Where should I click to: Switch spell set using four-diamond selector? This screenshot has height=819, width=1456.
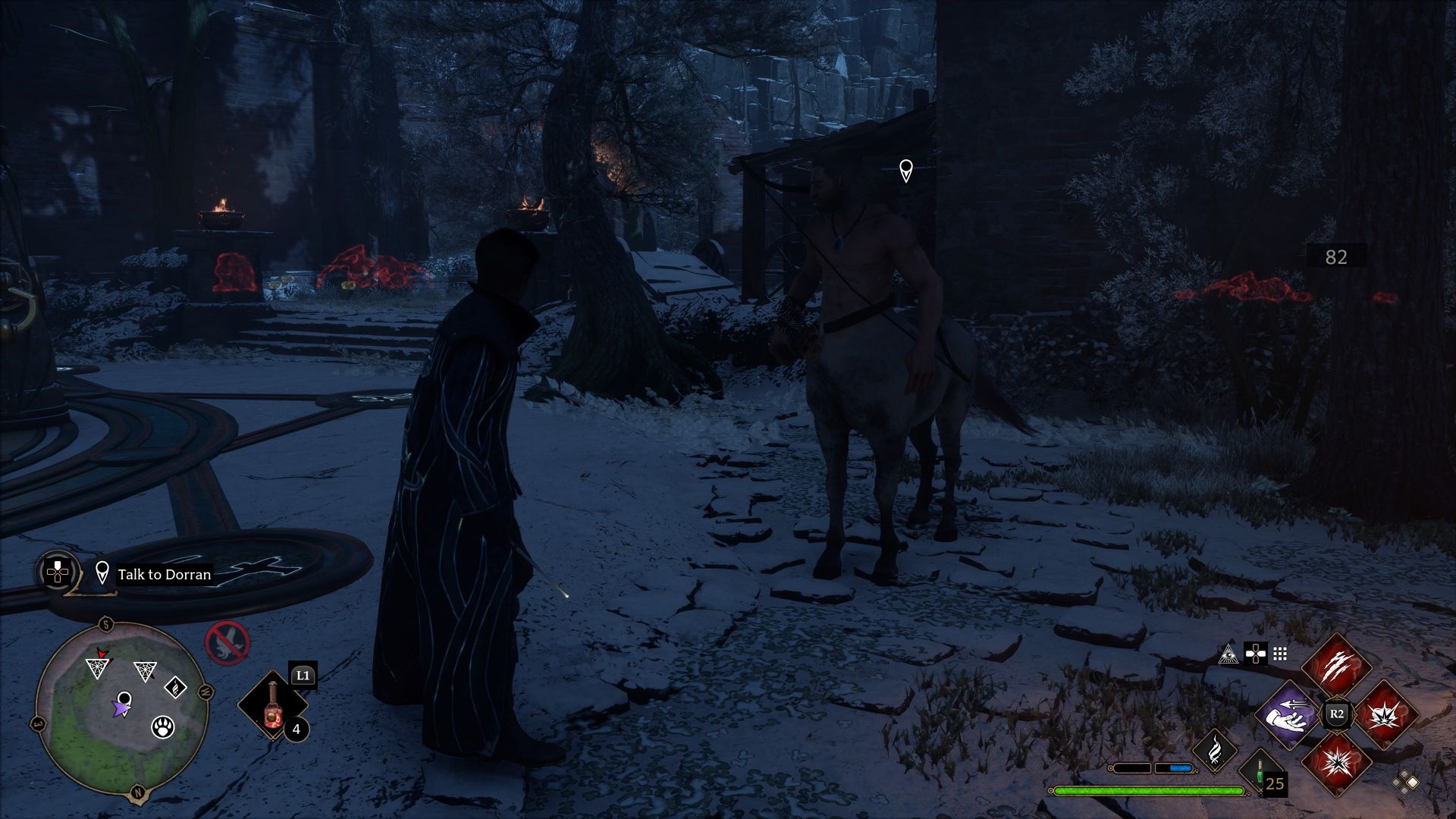click(x=1405, y=782)
